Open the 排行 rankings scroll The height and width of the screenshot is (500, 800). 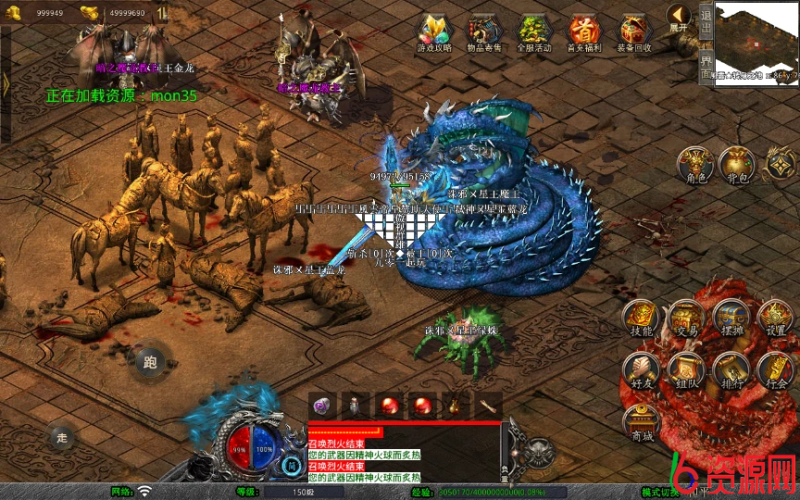click(732, 371)
